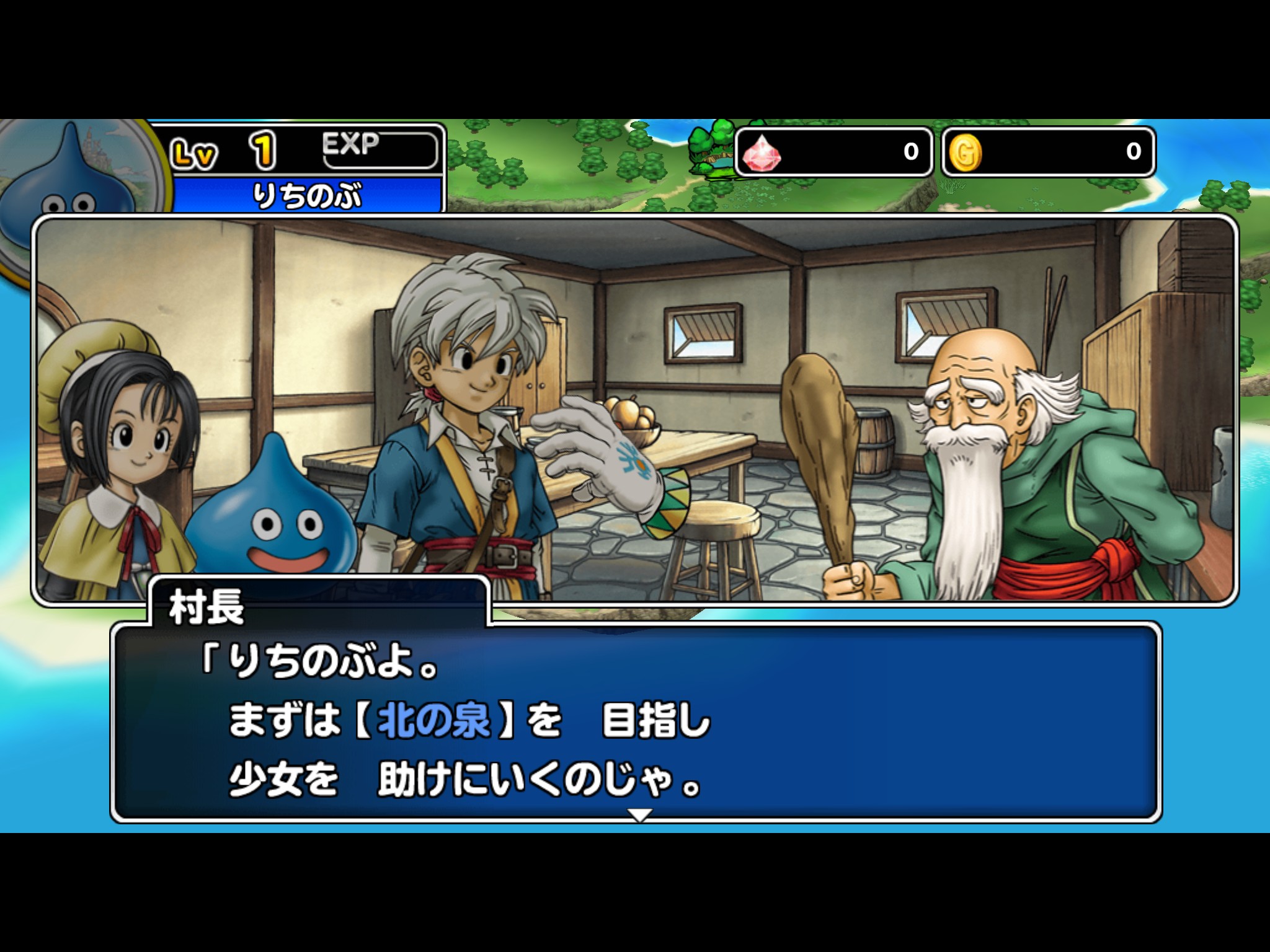Viewport: 1270px width, 952px height.
Task: Open the pink gem currency counter
Action: tap(833, 152)
